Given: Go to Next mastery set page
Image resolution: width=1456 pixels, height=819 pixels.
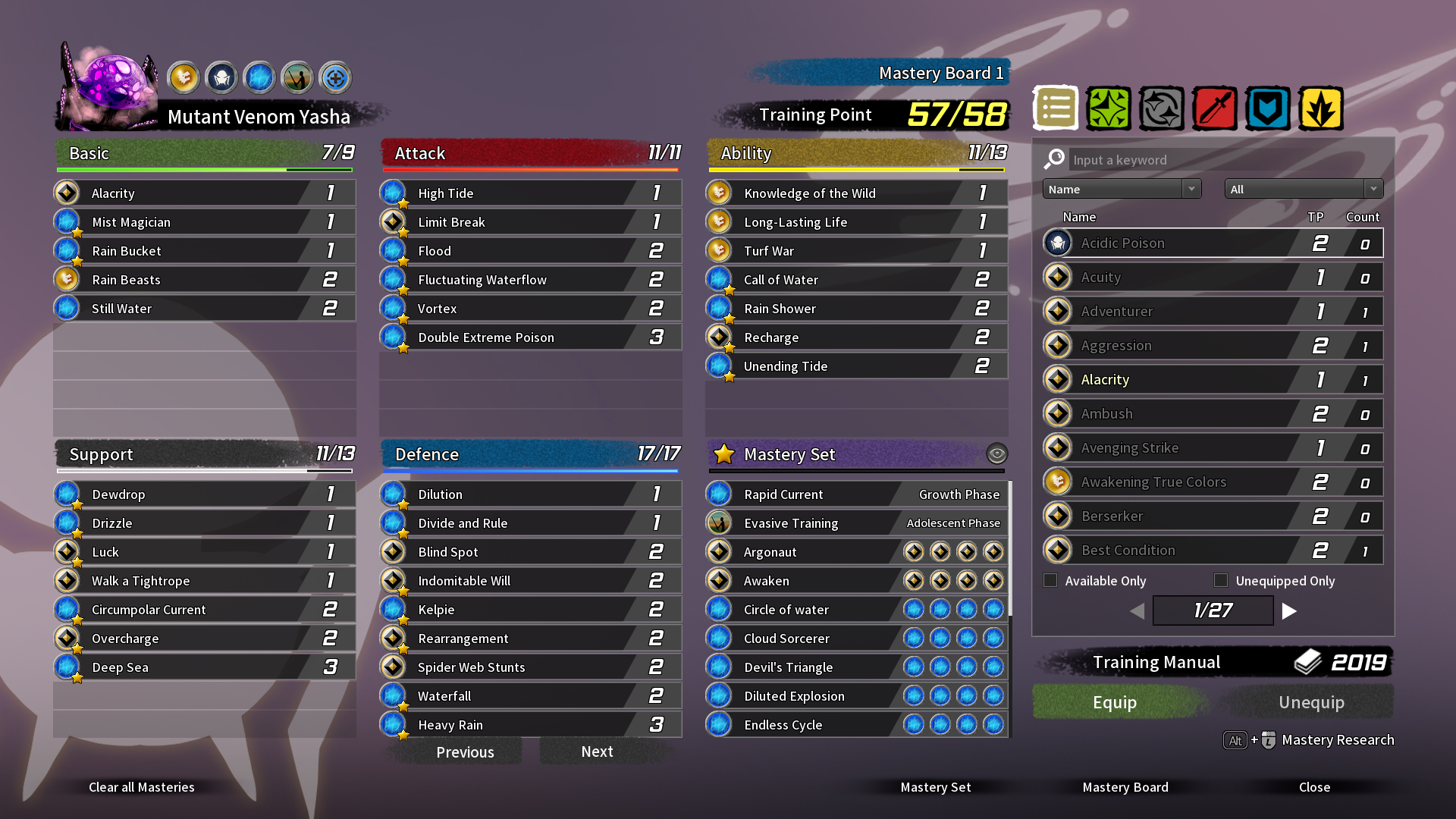Looking at the screenshot, I should (x=597, y=752).
